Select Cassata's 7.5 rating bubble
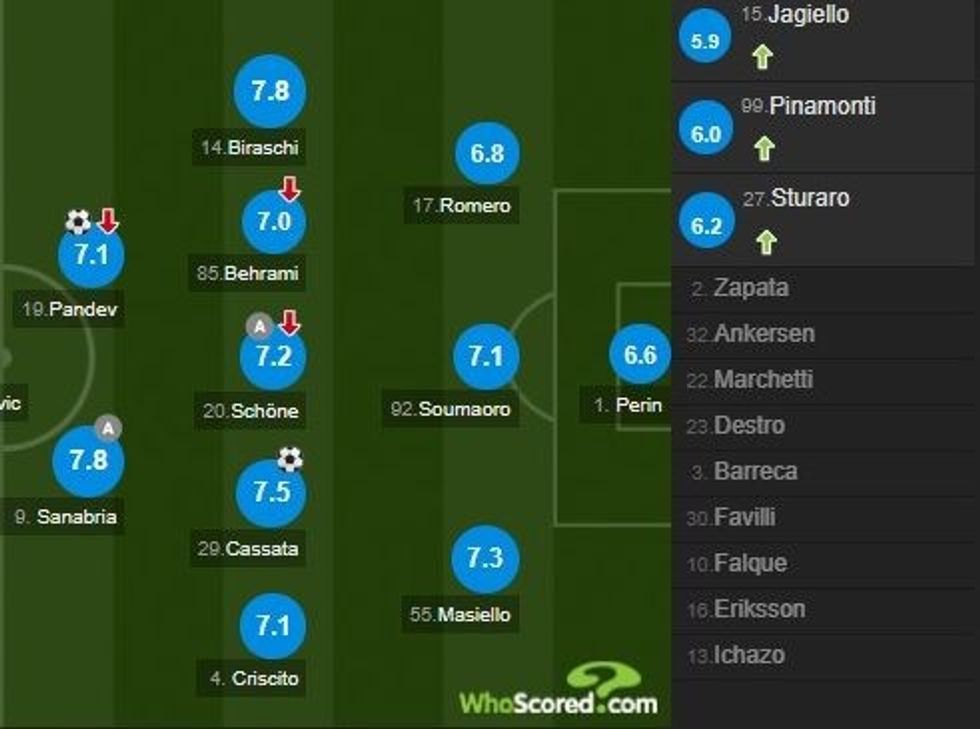This screenshot has width=980, height=729. point(270,493)
